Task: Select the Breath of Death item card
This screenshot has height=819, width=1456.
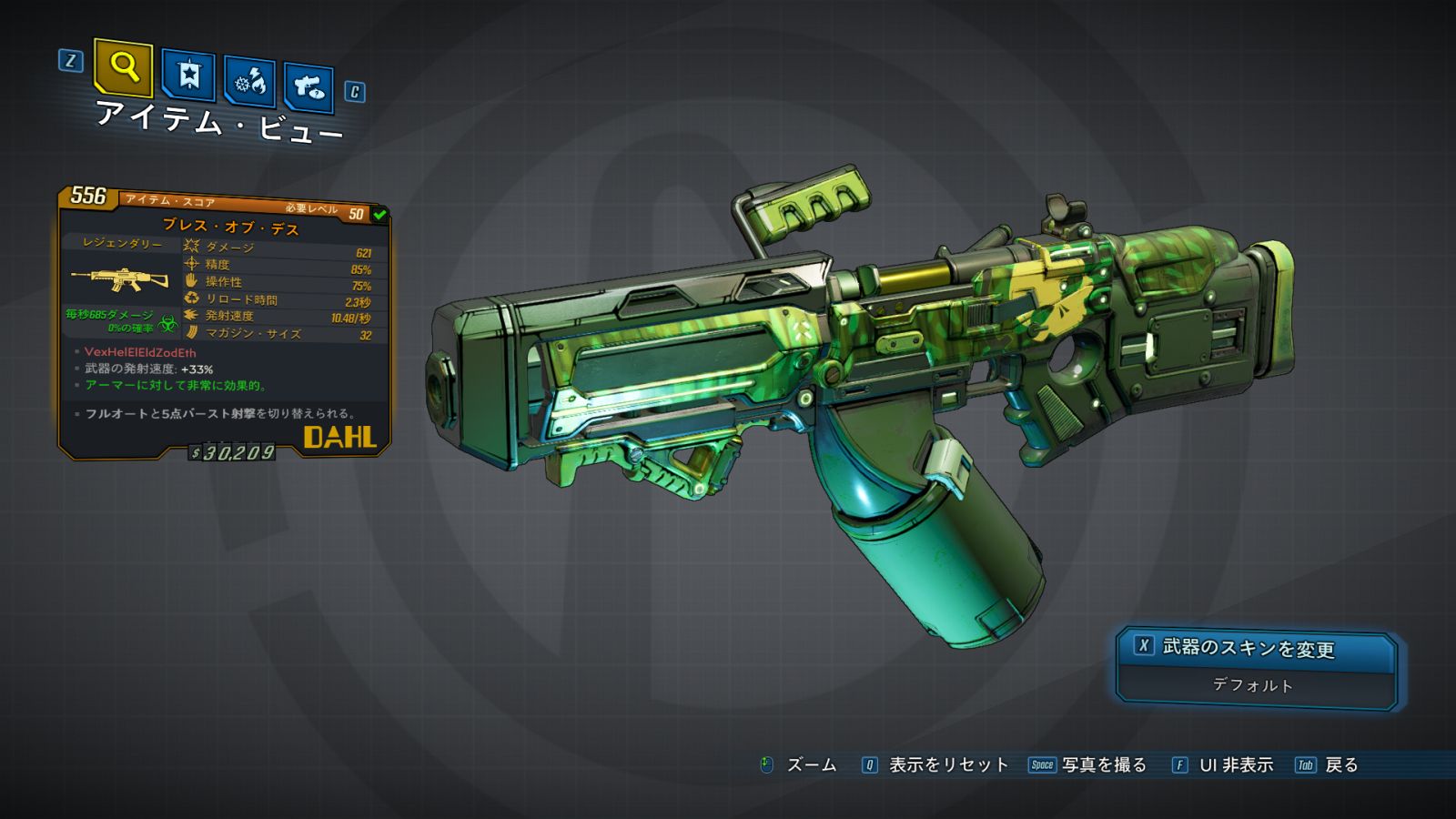Action: click(224, 323)
